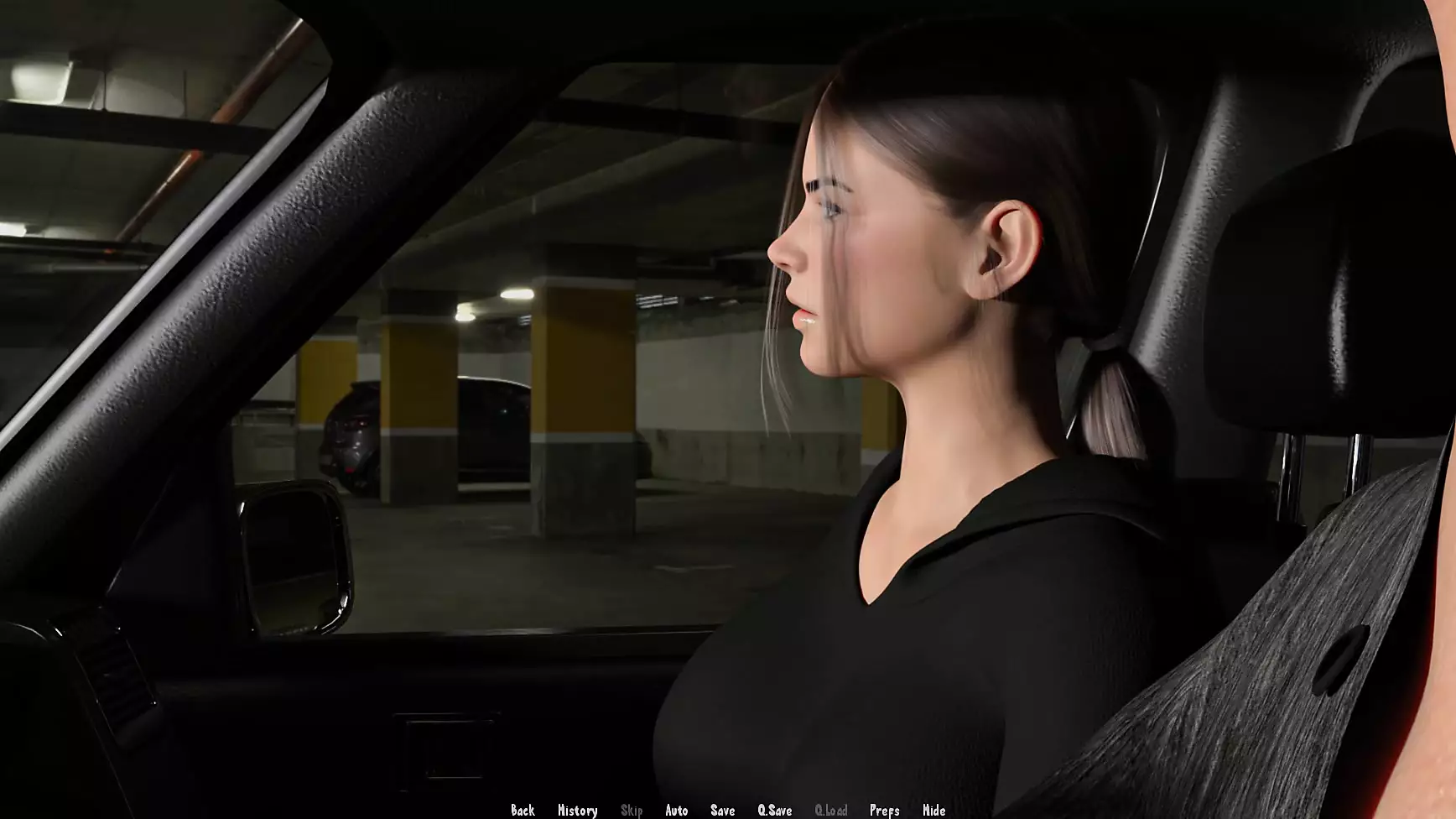Quick save with Q.Save
This screenshot has height=819, width=1456.
[x=774, y=810]
